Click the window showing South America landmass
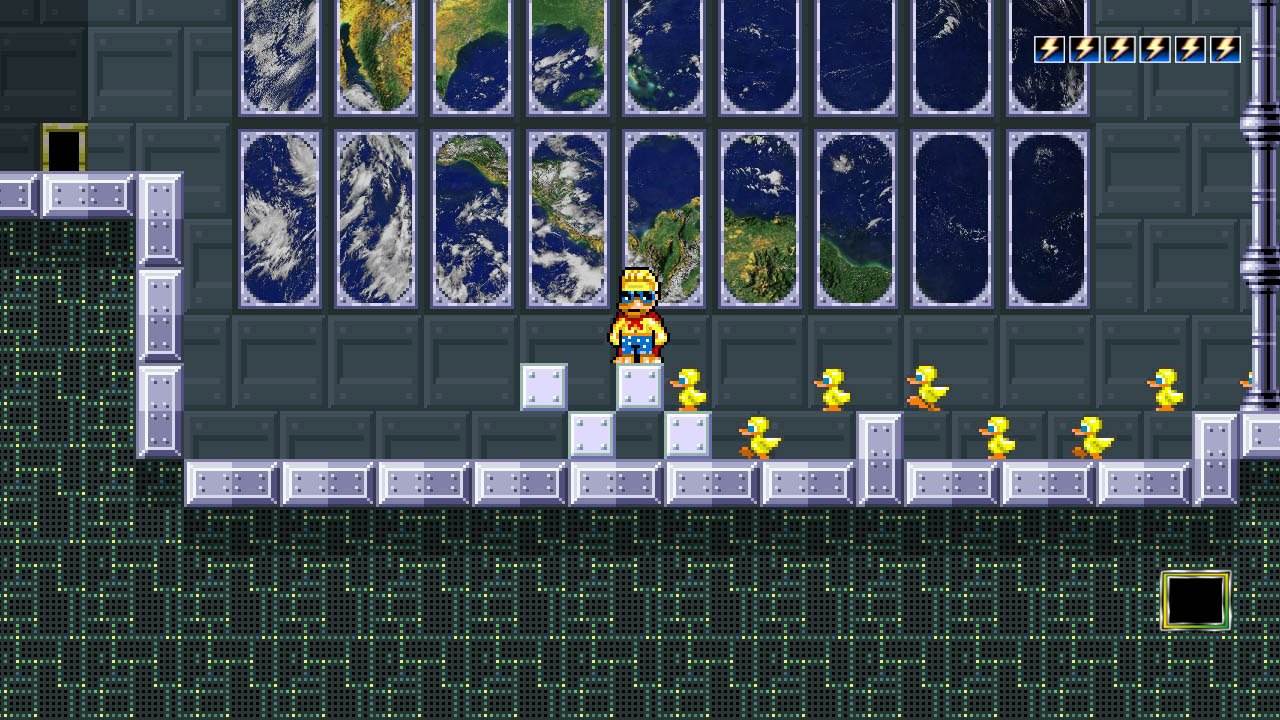The width and height of the screenshot is (1280, 720). 663,215
